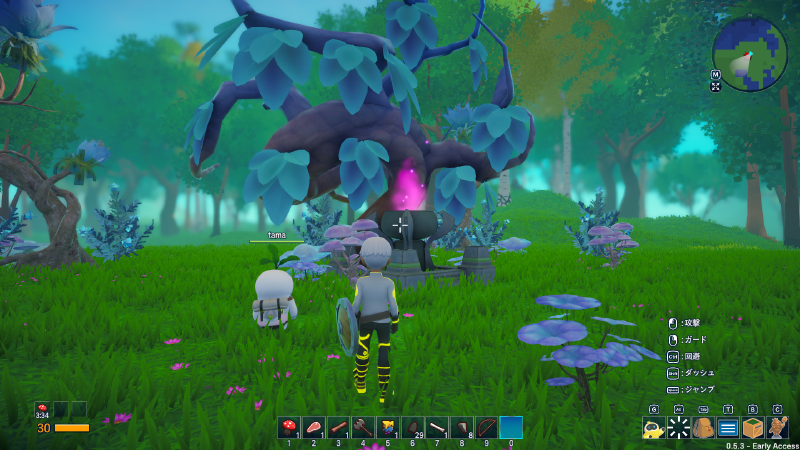Open the backpack inventory

click(703, 429)
